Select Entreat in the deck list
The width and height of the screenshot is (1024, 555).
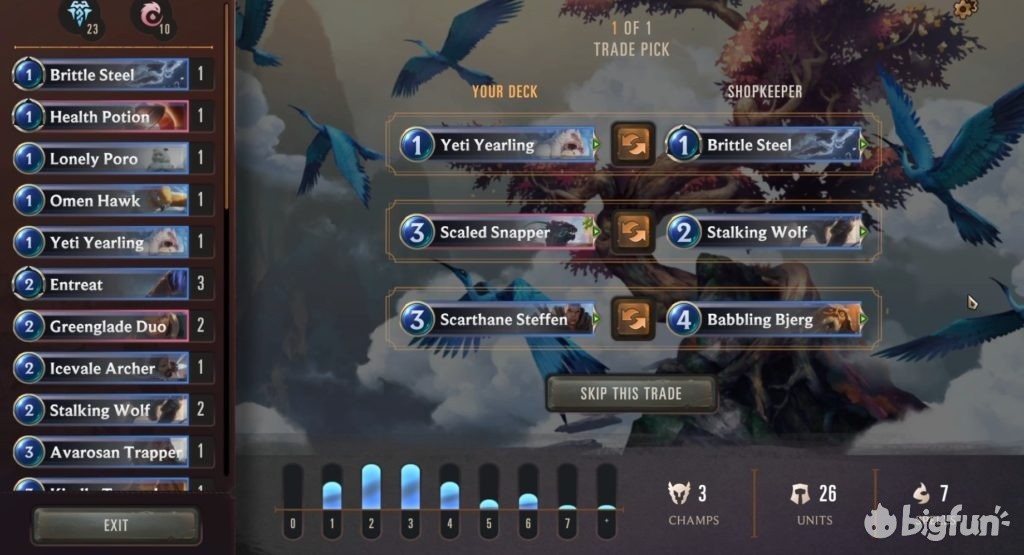point(101,285)
